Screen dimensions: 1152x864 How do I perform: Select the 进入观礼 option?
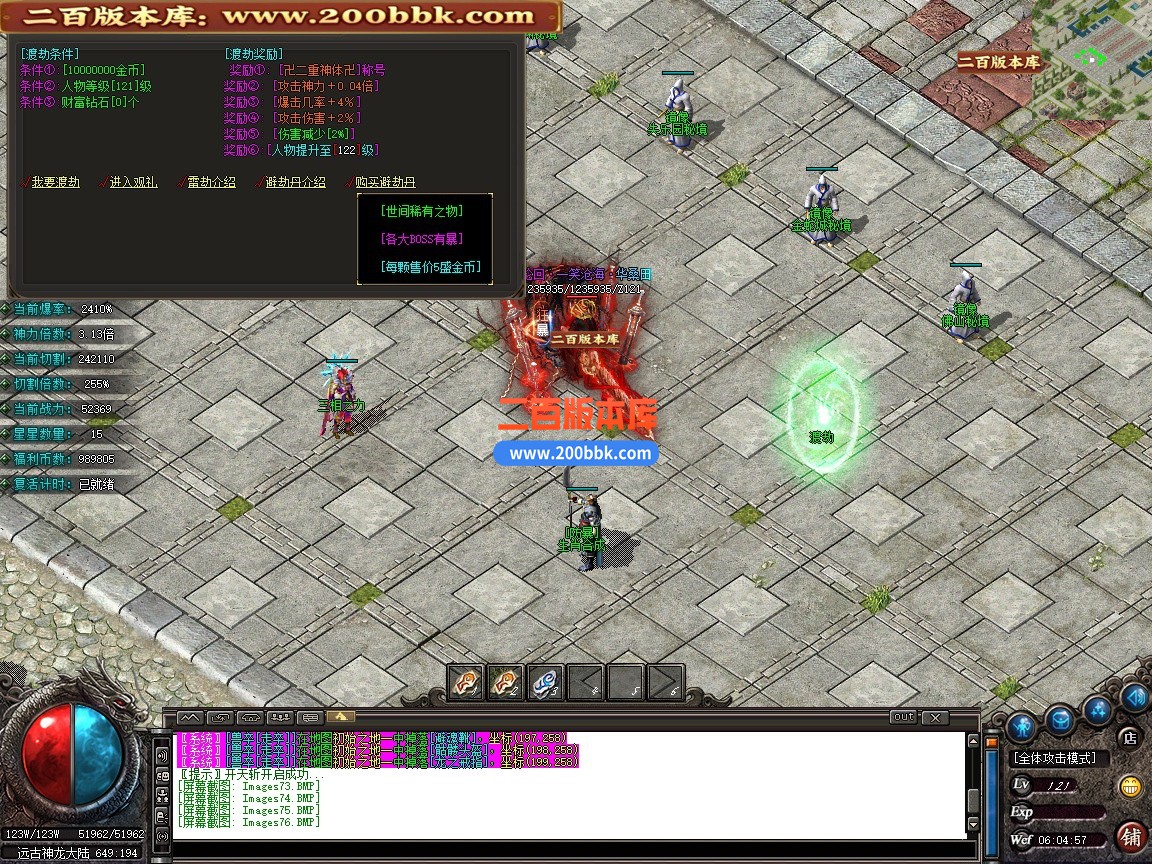pyautogui.click(x=133, y=182)
